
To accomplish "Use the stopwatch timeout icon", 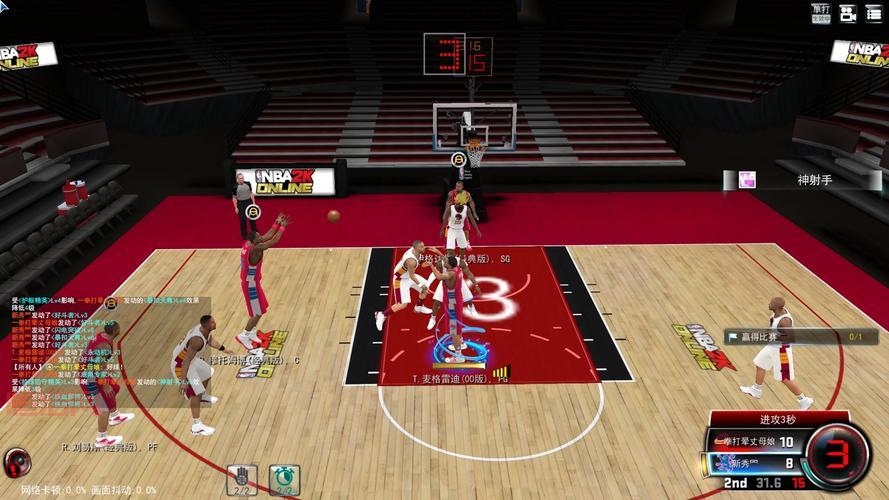I will point(284,478).
